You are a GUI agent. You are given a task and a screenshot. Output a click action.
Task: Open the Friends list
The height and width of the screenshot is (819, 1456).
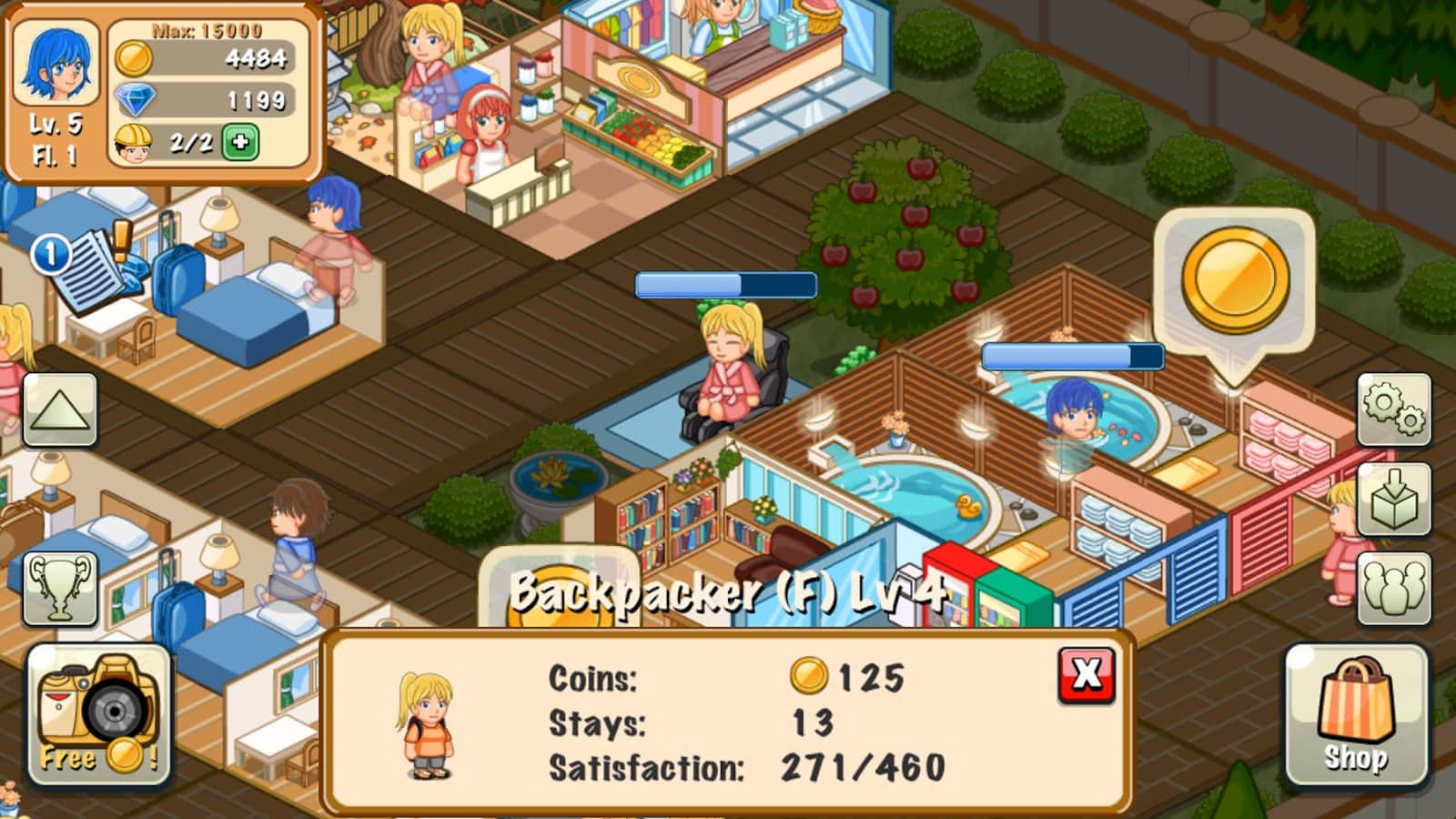(x=1395, y=586)
